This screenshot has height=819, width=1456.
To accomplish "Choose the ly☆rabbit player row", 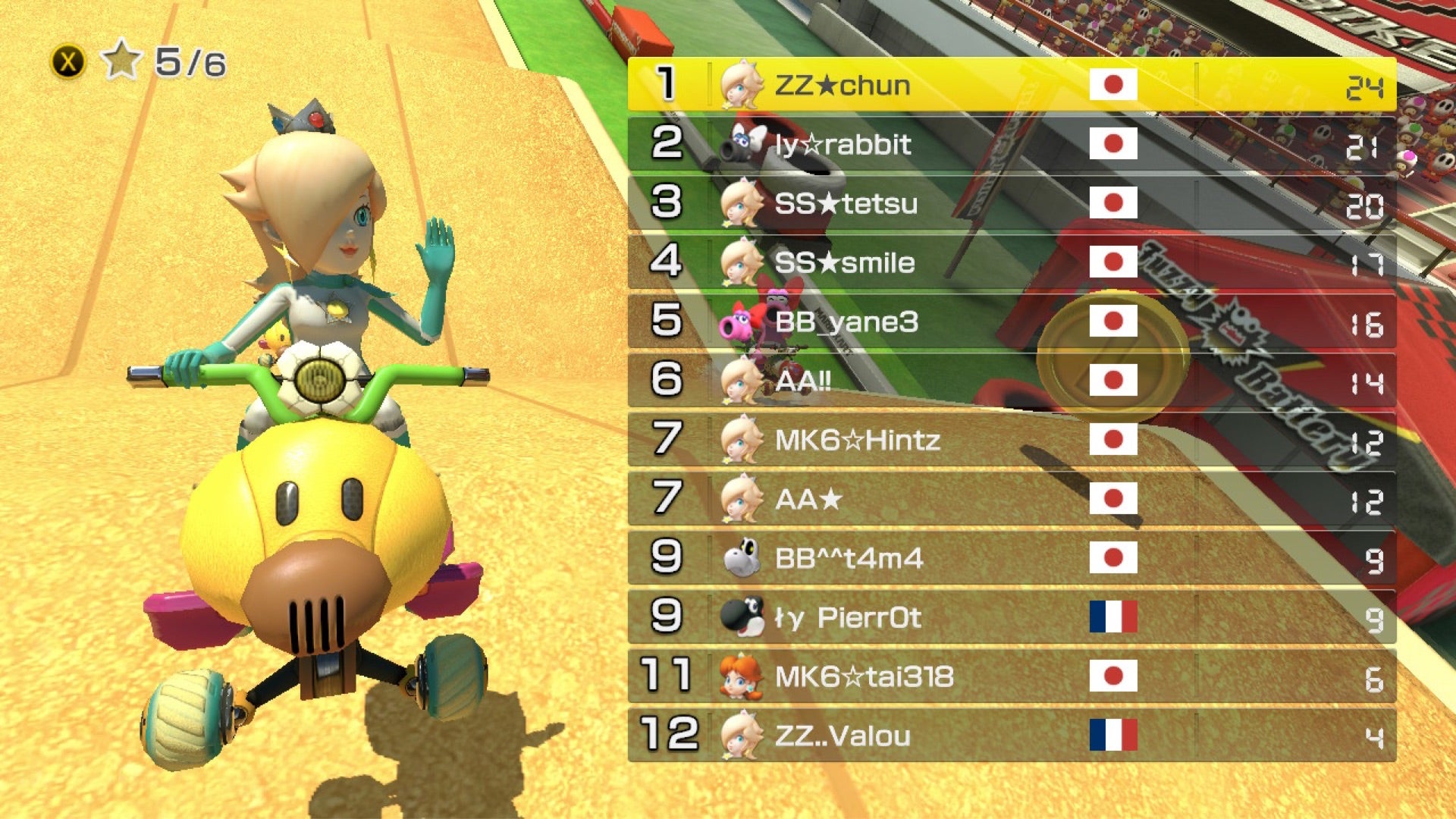I will (1012, 144).
